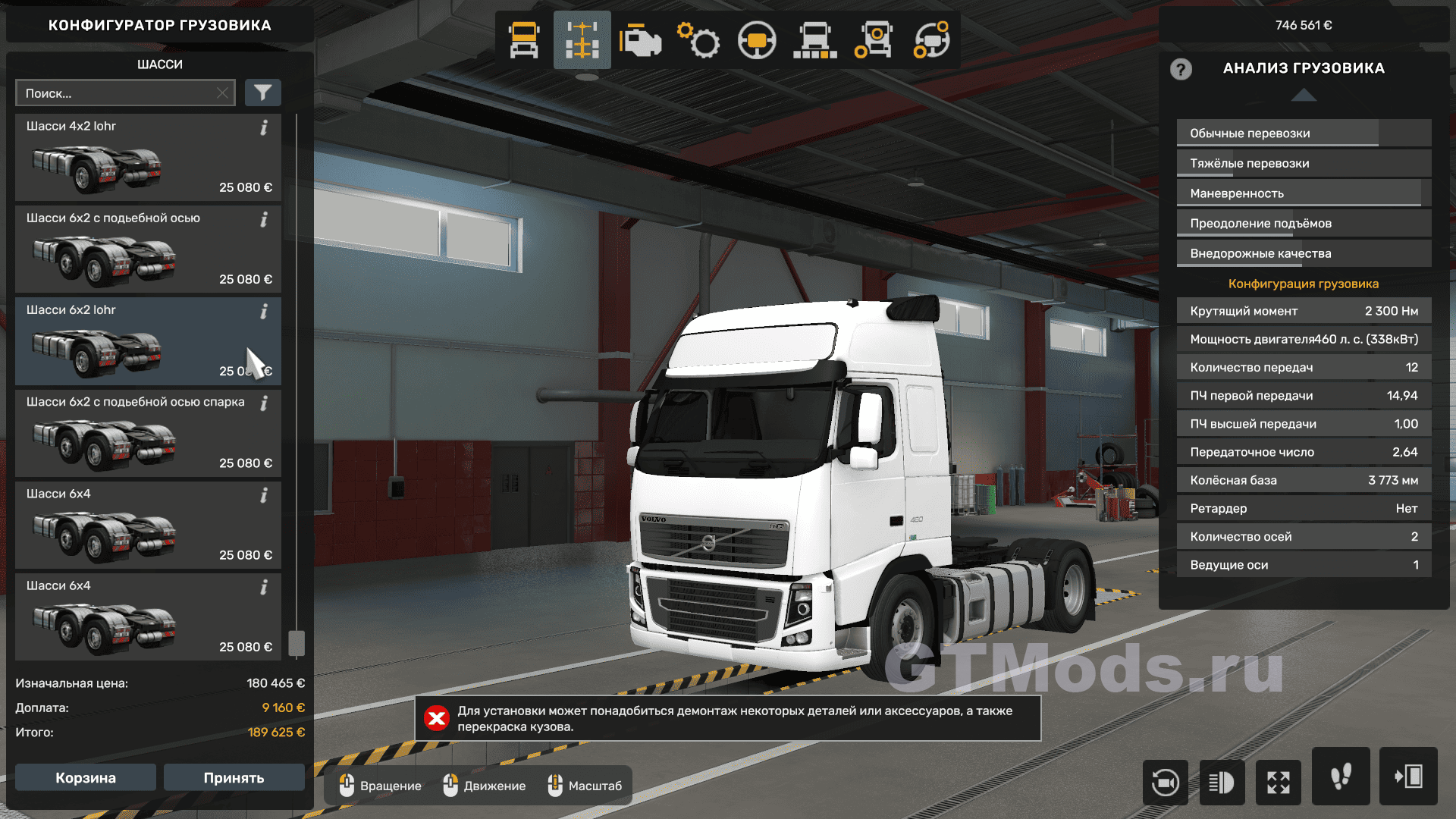
Task: Toggle fullscreen view with the arrows icon
Action: pyautogui.click(x=1279, y=782)
